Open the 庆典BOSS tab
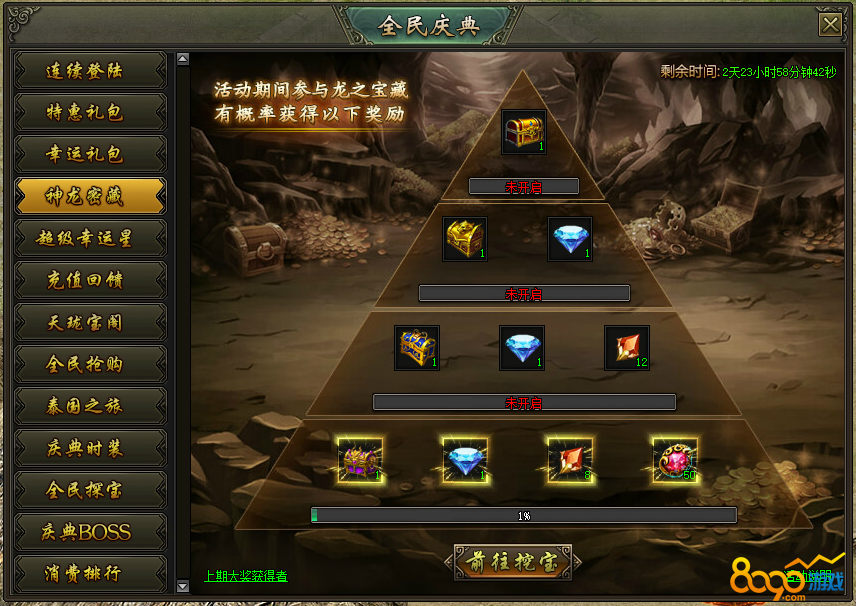The height and width of the screenshot is (606, 856). pos(90,533)
